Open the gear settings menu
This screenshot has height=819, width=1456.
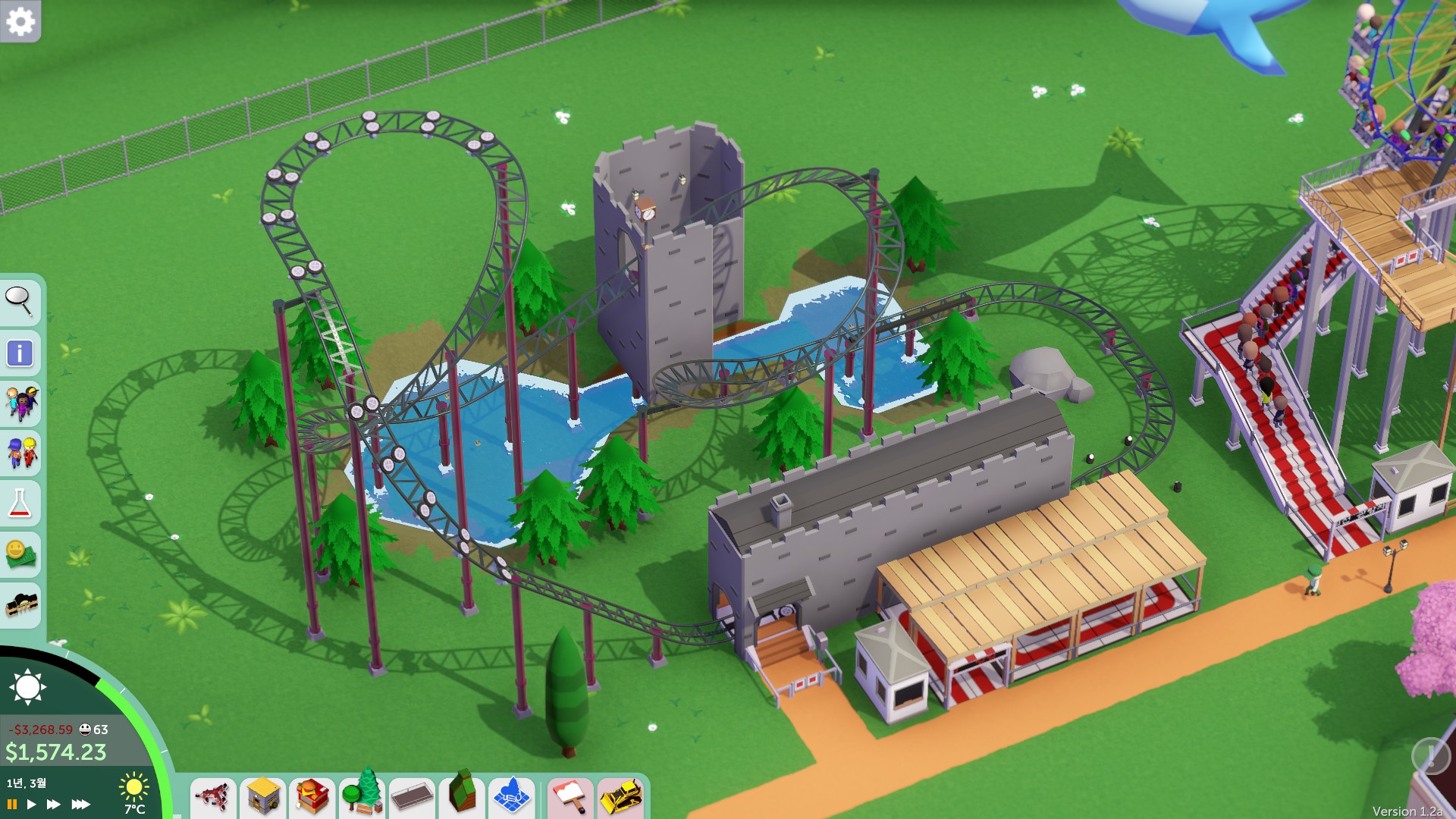point(20,21)
